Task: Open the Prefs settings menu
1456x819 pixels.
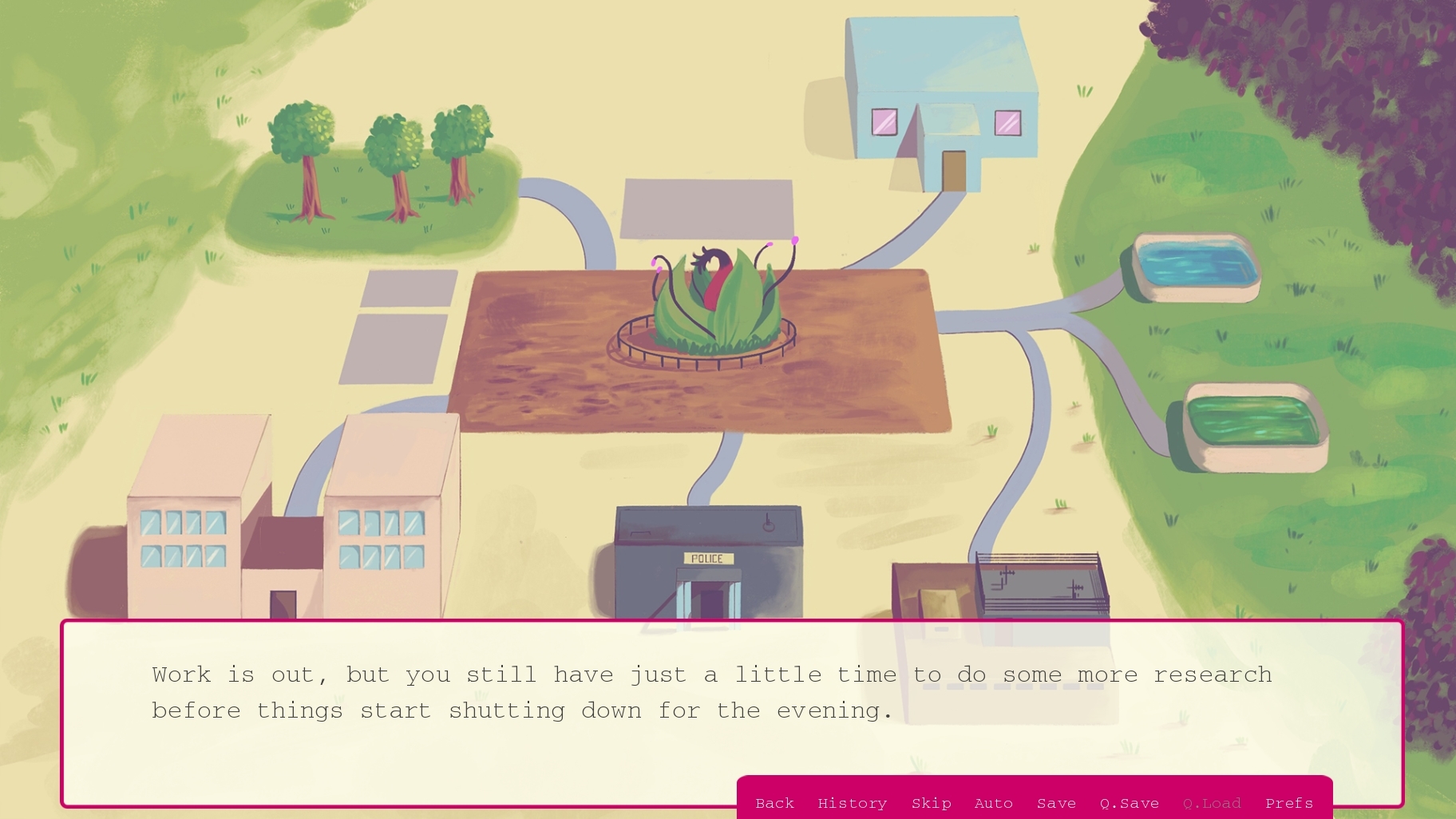Action: click(1288, 803)
